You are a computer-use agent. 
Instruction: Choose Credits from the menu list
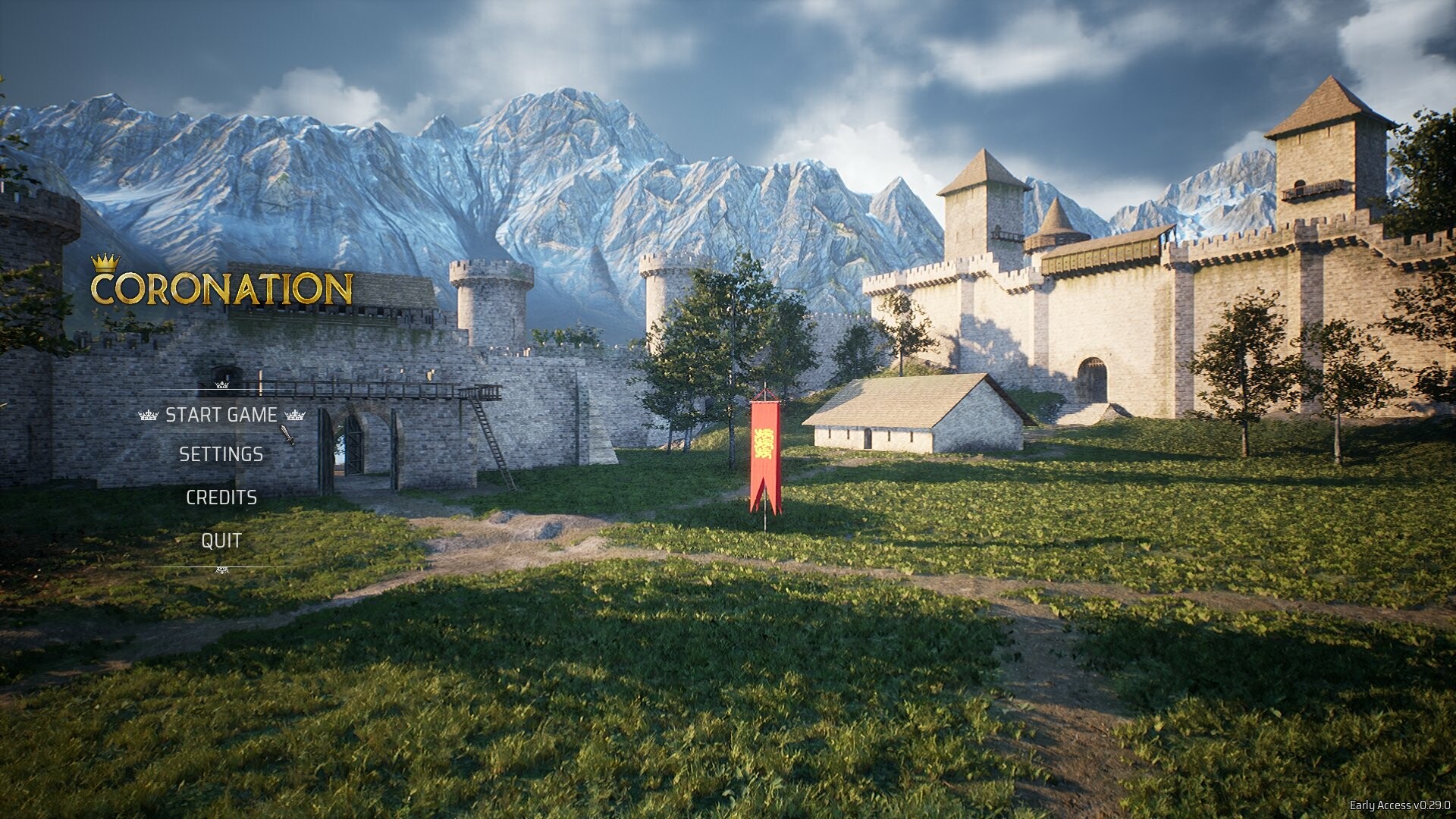(222, 499)
